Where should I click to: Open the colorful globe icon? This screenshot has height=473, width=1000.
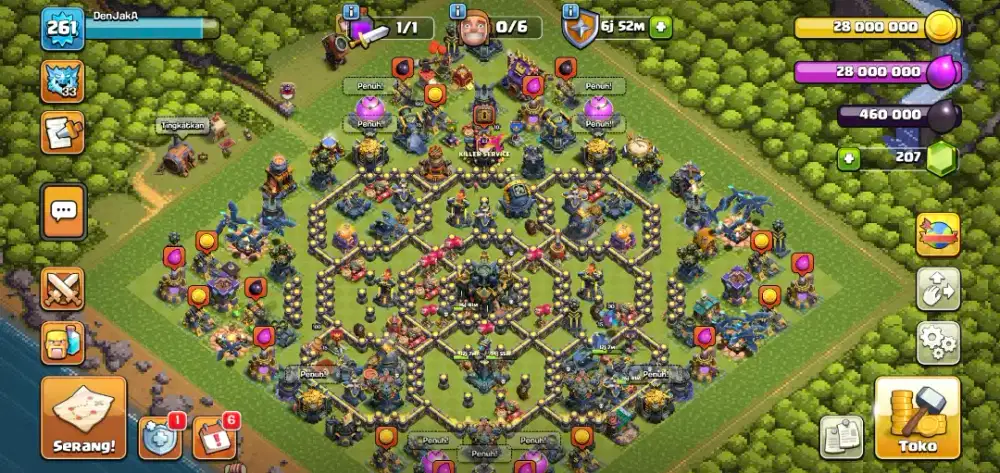pyautogui.click(x=938, y=234)
